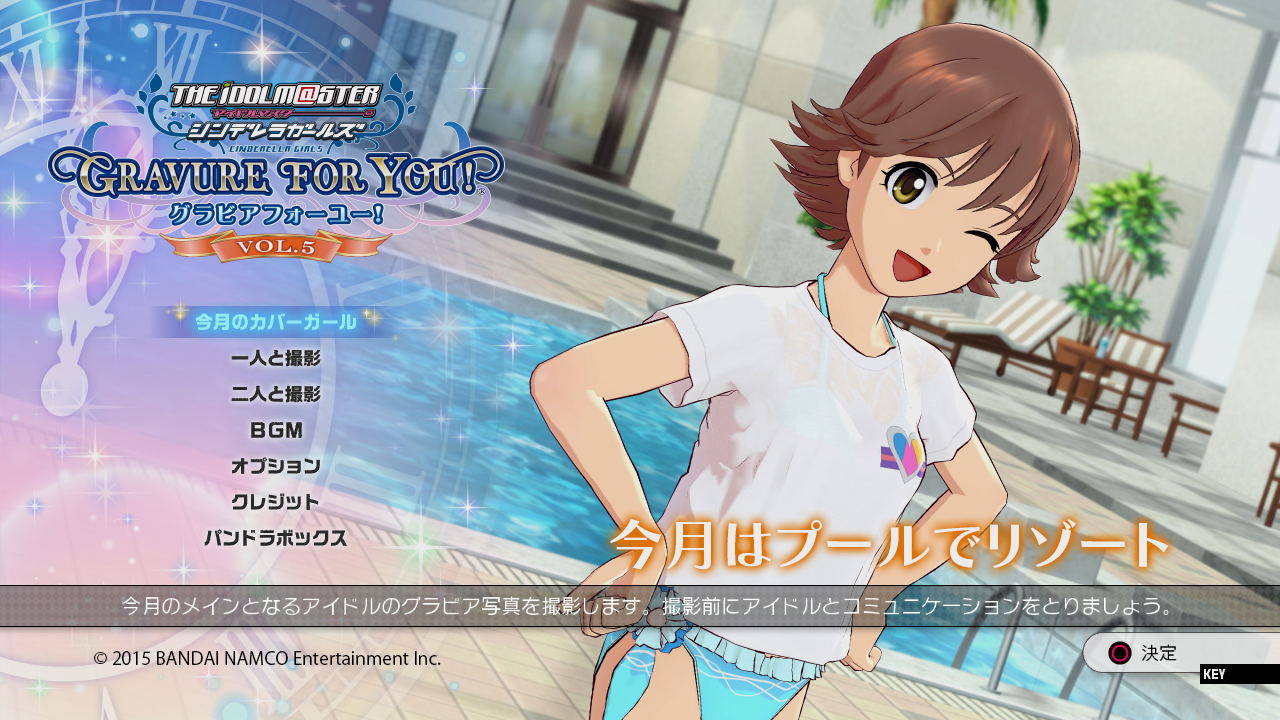Open パンドラボックス menu entry
The width and height of the screenshot is (1280, 720).
[x=275, y=538]
